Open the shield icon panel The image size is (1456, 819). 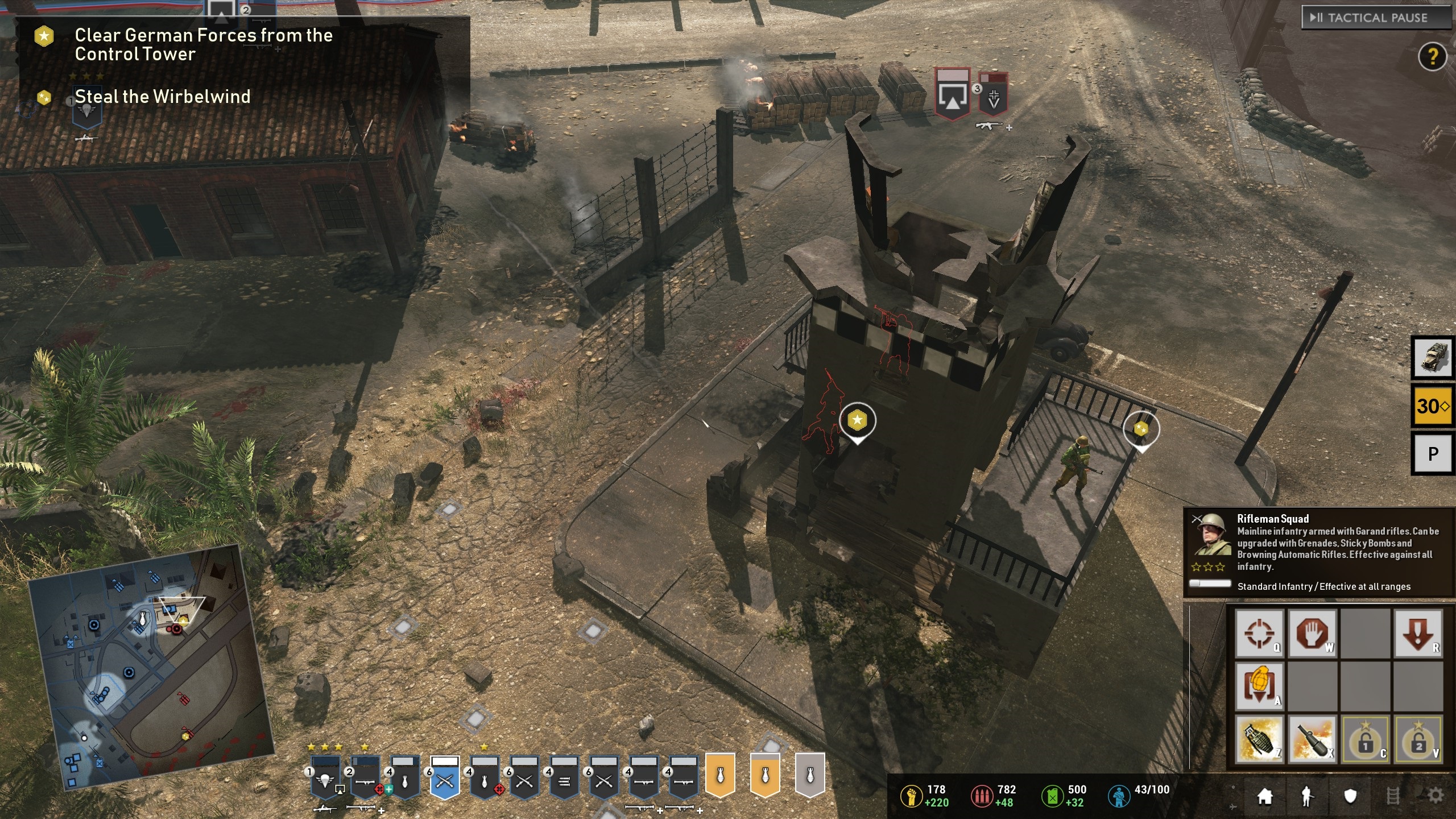(x=1350, y=796)
